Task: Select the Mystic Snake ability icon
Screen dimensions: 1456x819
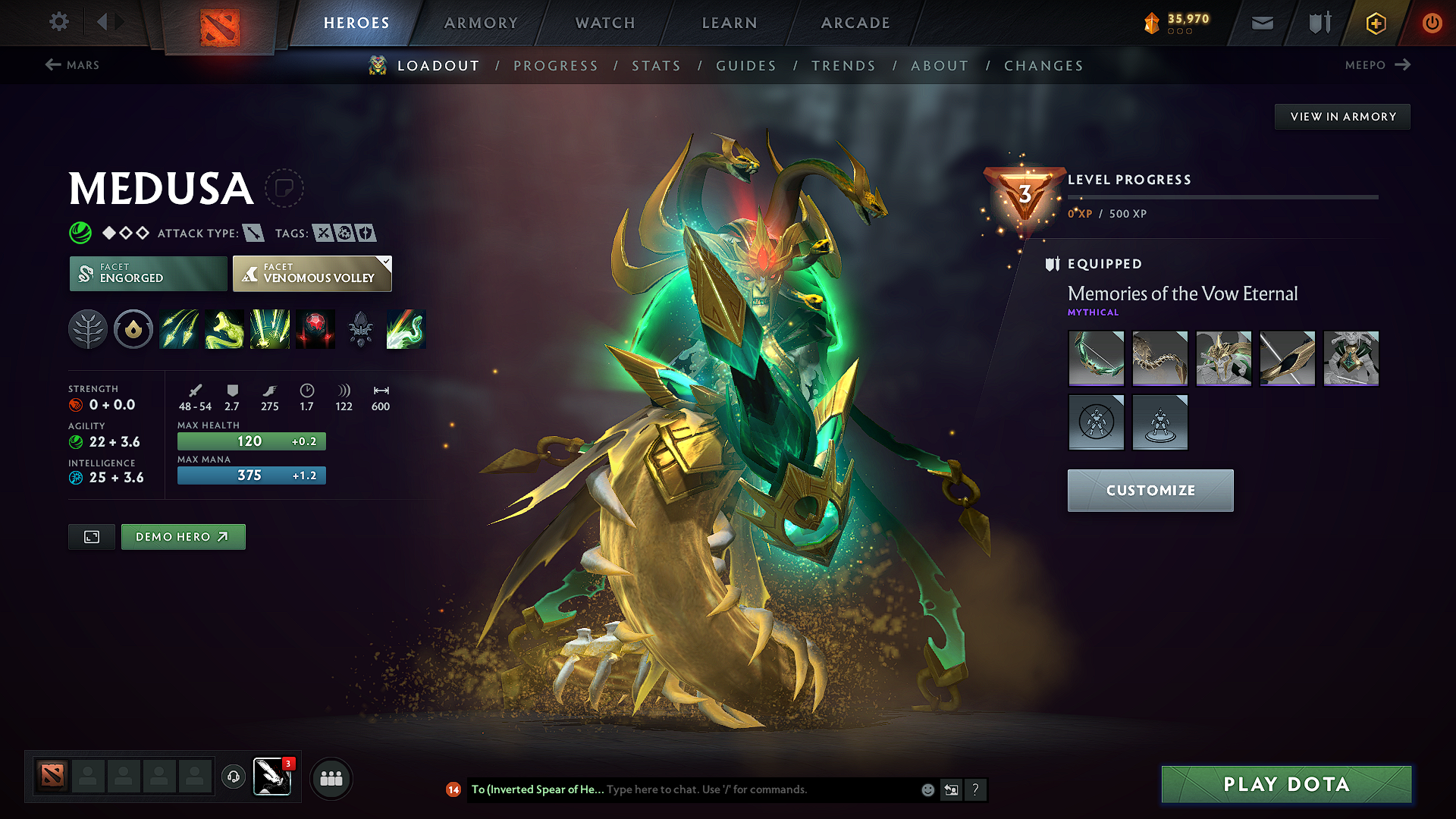Action: click(x=224, y=329)
